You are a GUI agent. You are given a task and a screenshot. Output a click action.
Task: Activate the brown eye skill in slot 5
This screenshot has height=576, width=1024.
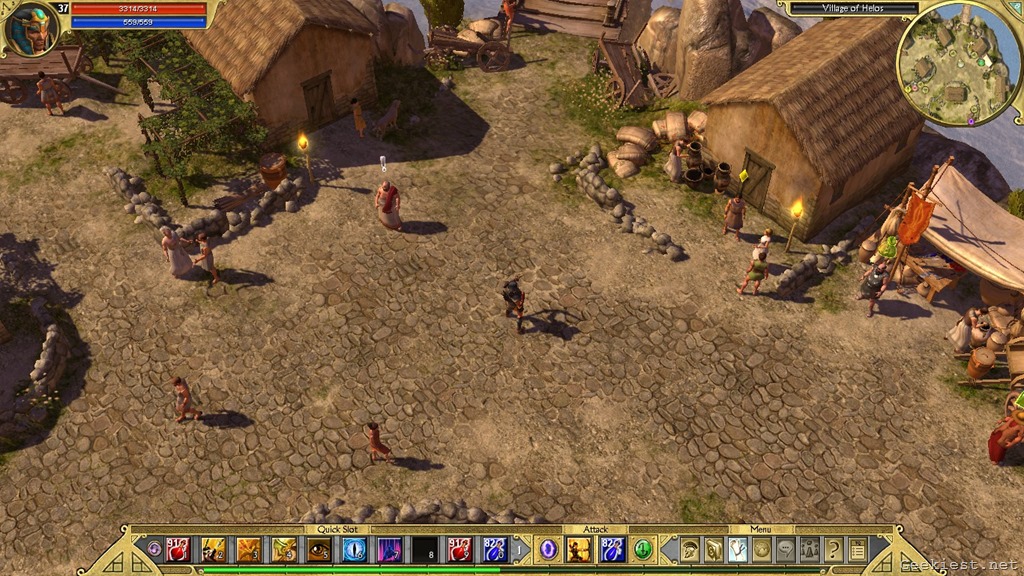[319, 549]
